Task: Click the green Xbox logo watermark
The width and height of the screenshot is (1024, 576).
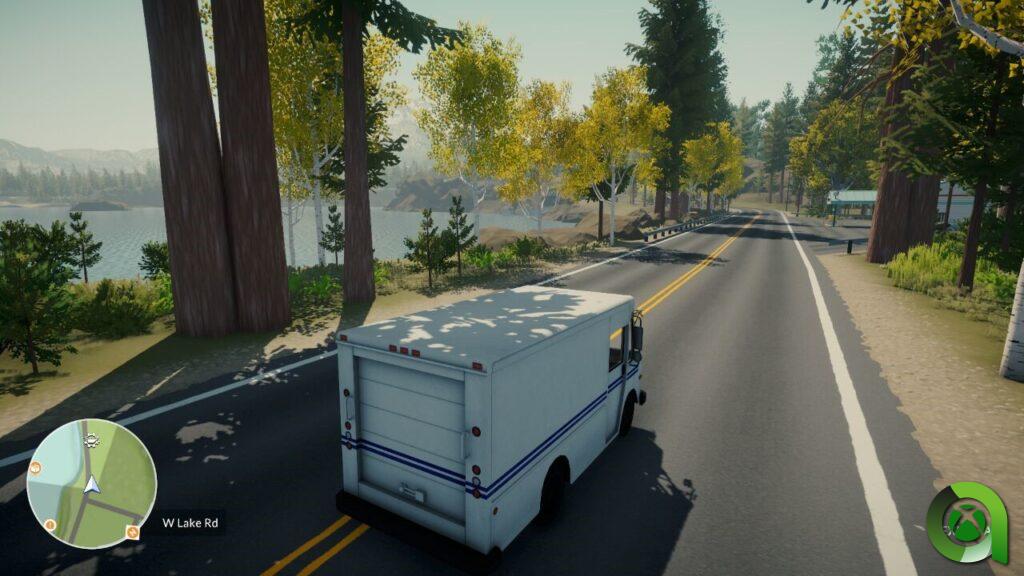Action: pos(966,523)
